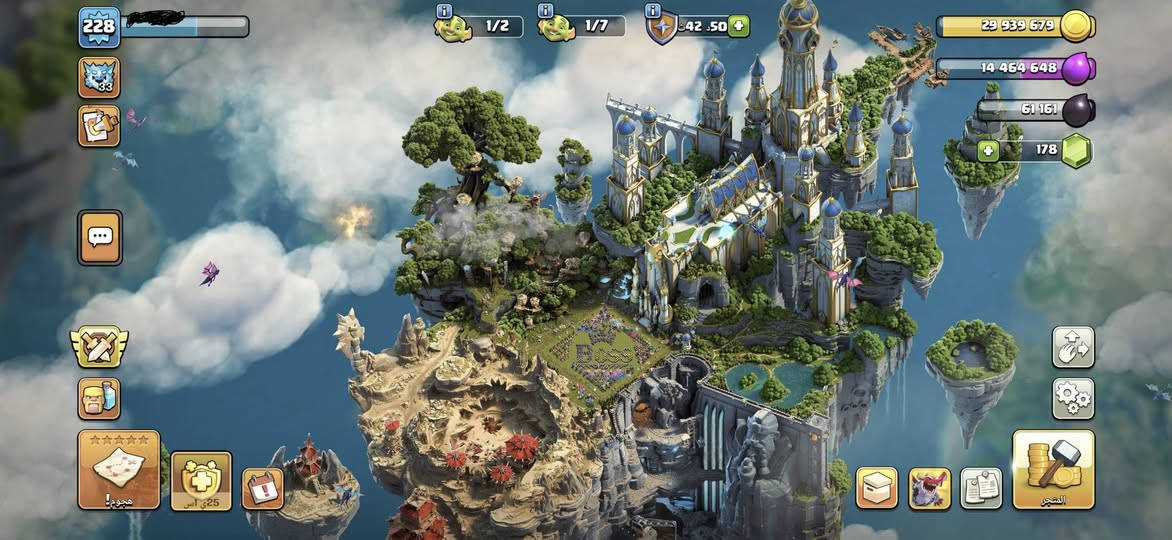
Task: Show info for the shield timer
Action: coord(653,11)
